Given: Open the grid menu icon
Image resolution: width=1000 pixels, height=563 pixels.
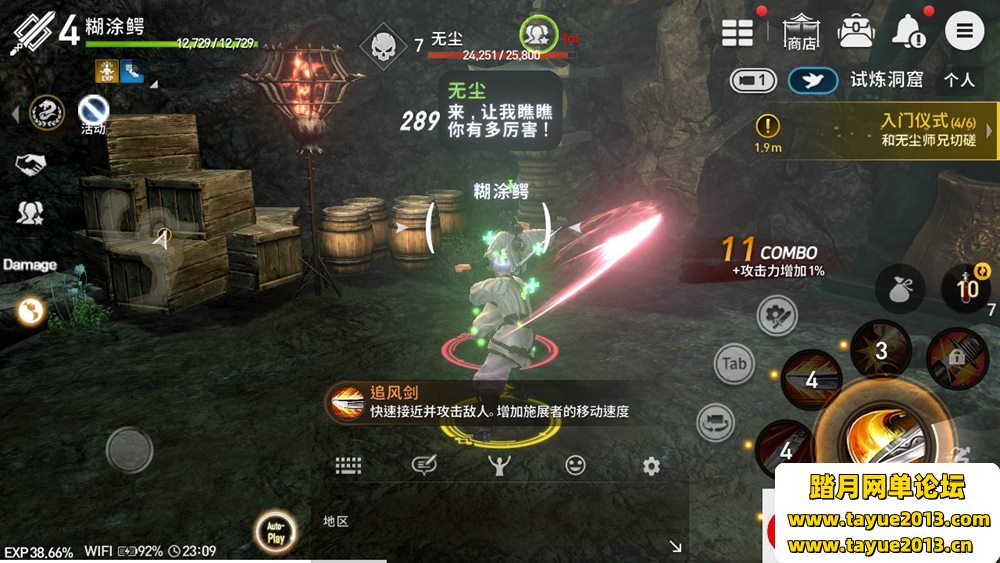Looking at the screenshot, I should [x=738, y=32].
